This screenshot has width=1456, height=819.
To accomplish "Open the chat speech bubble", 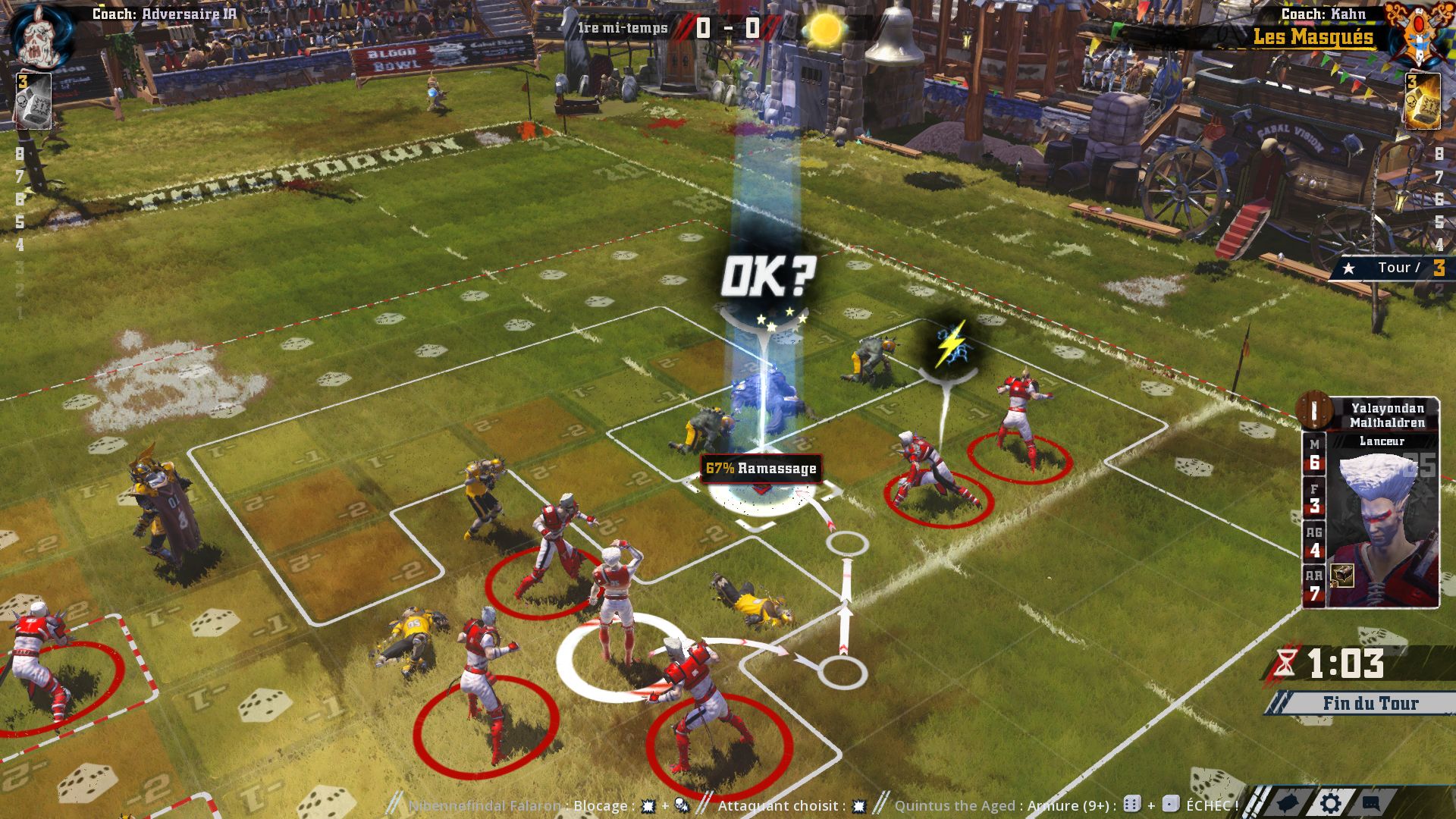I will click(1371, 804).
